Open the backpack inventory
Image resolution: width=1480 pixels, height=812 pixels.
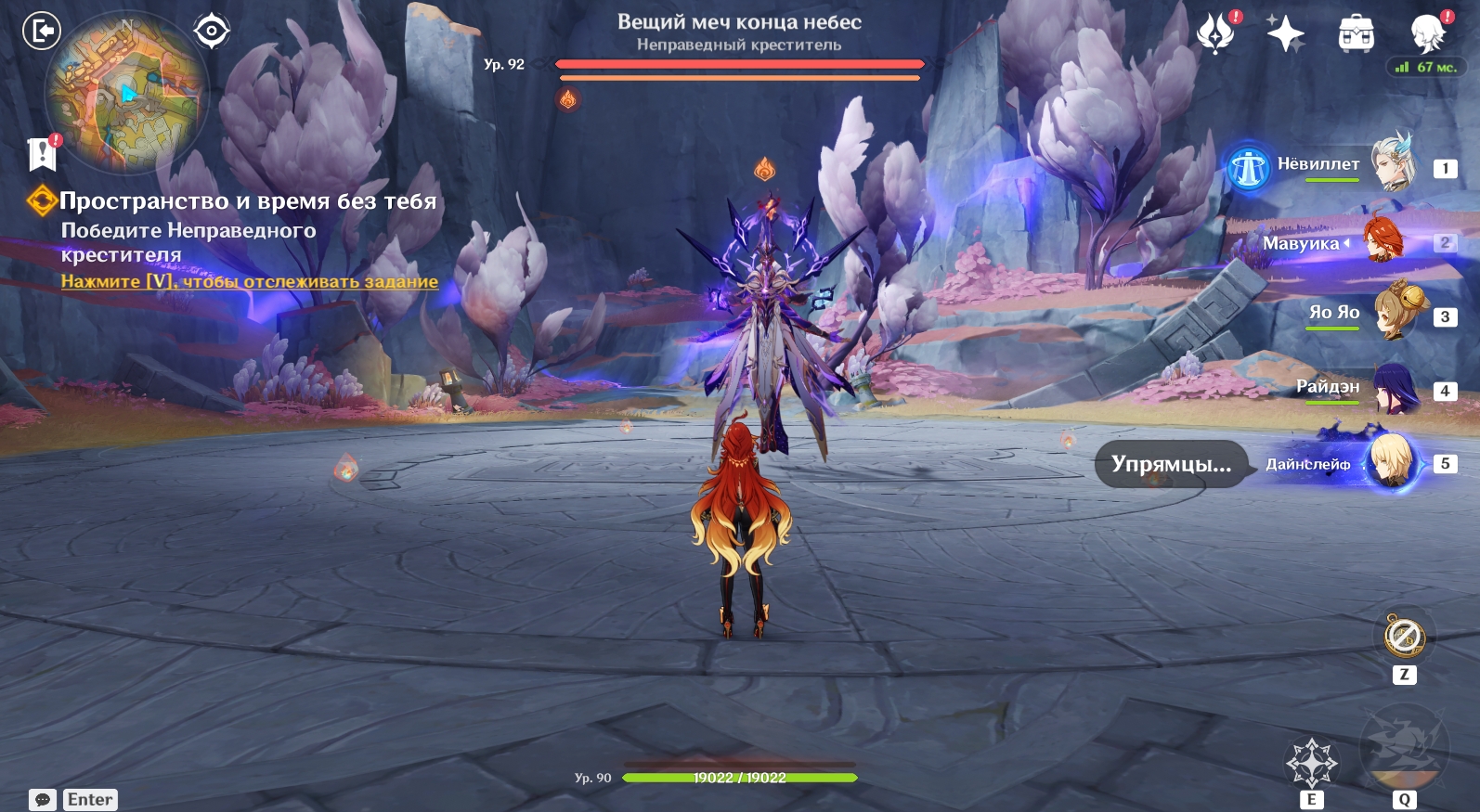1356,33
